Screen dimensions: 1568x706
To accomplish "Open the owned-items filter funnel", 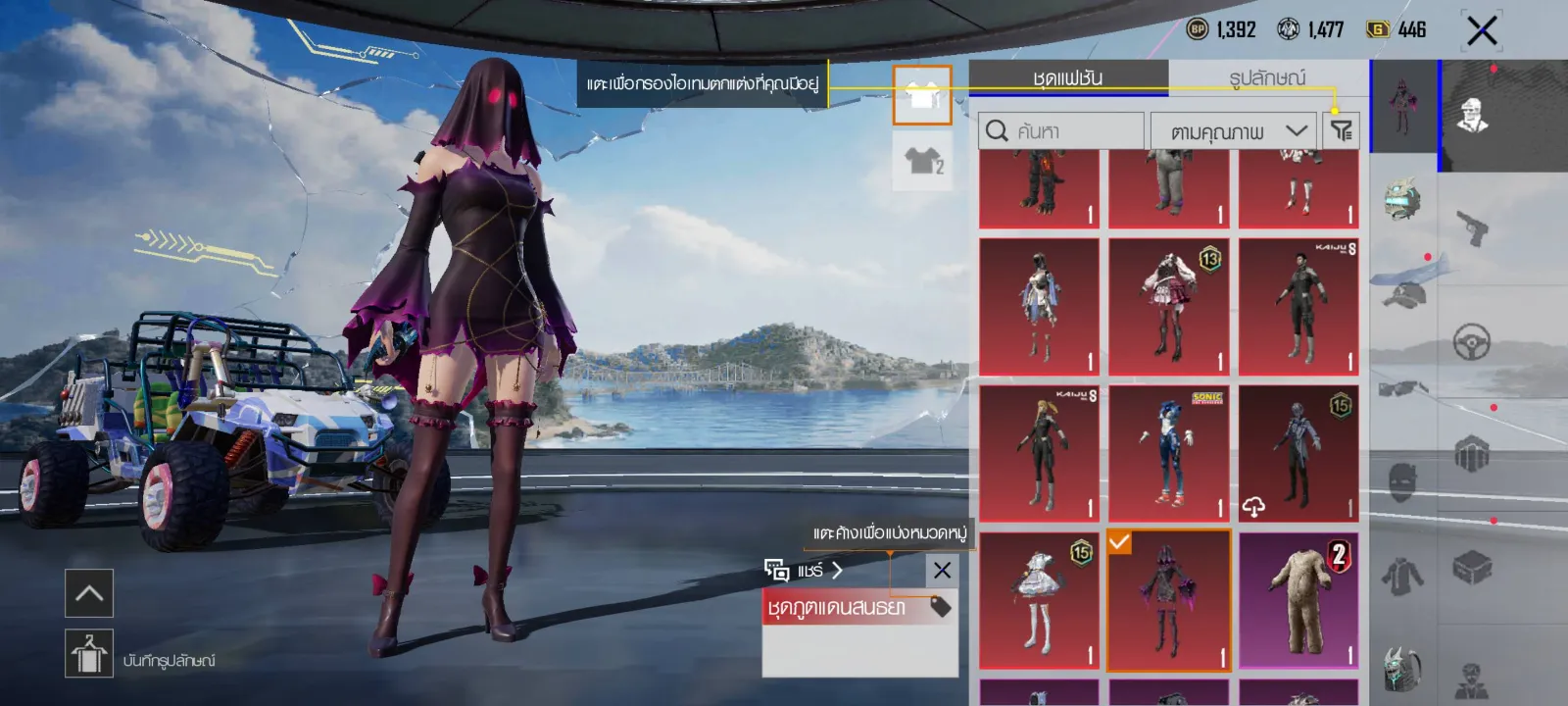I will coord(1341,130).
